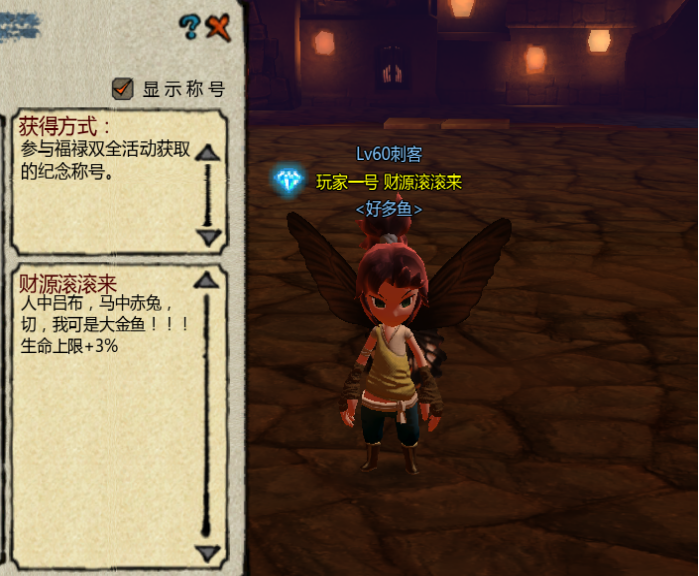
Task: Toggle the 显示称号 checkbox
Action: pyautogui.click(x=123, y=89)
